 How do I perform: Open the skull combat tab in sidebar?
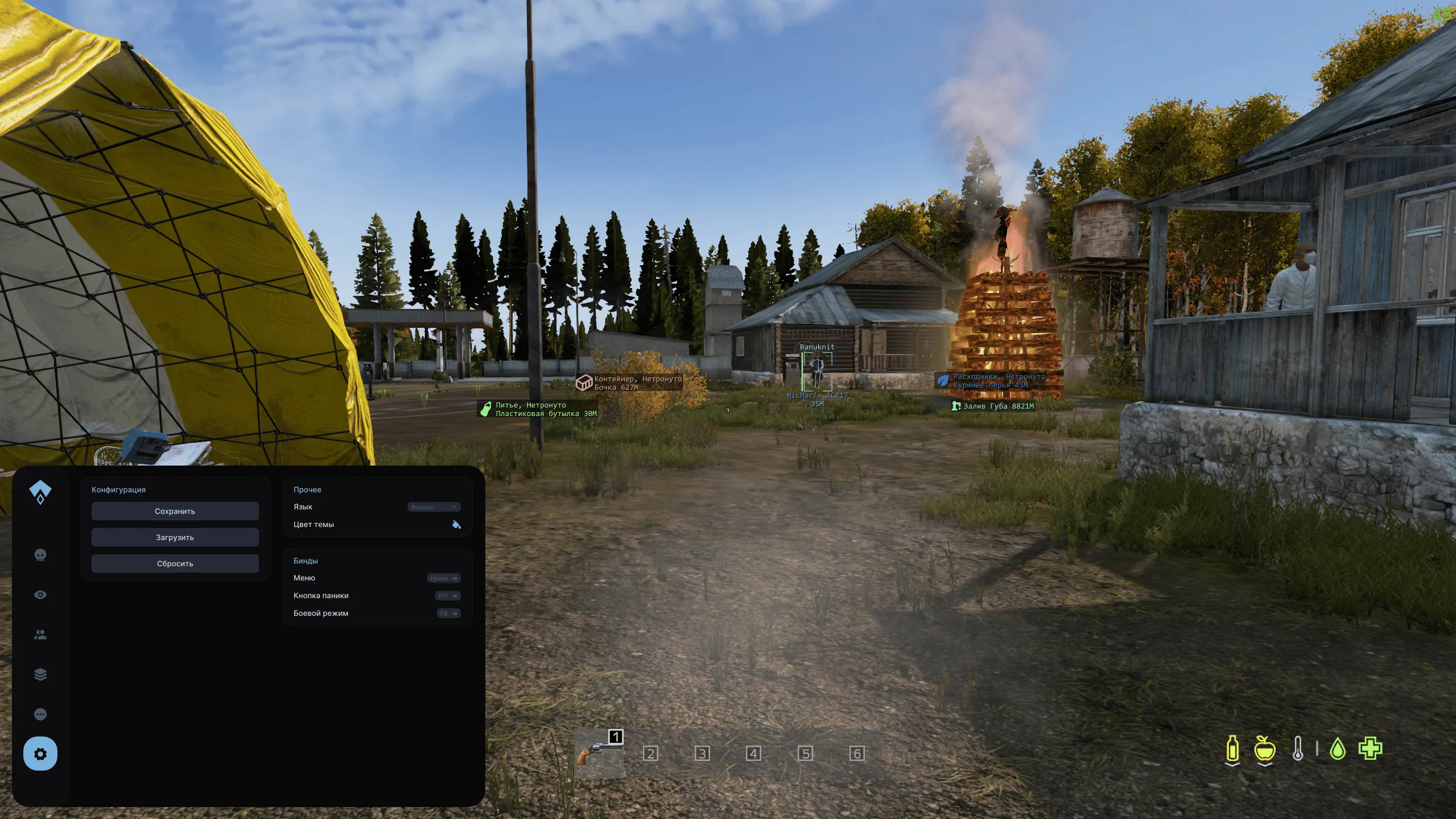(39, 555)
